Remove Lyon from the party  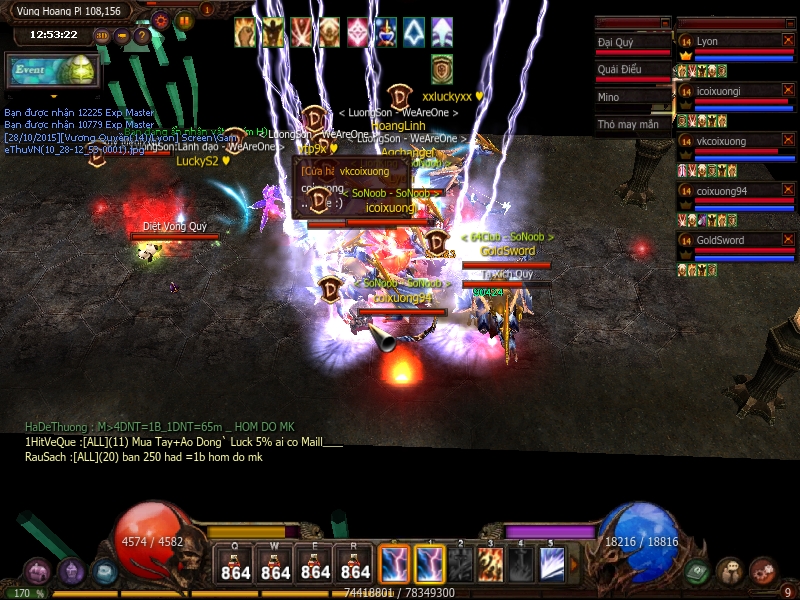tap(788, 40)
